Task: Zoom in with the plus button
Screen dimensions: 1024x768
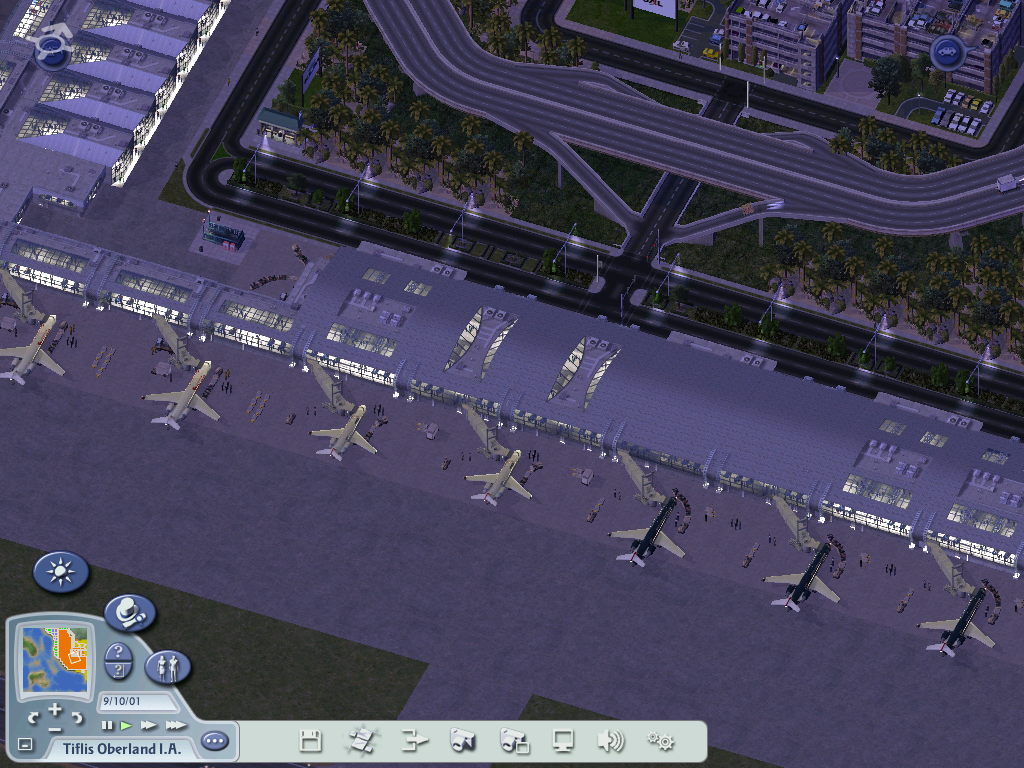Action: 55,709
